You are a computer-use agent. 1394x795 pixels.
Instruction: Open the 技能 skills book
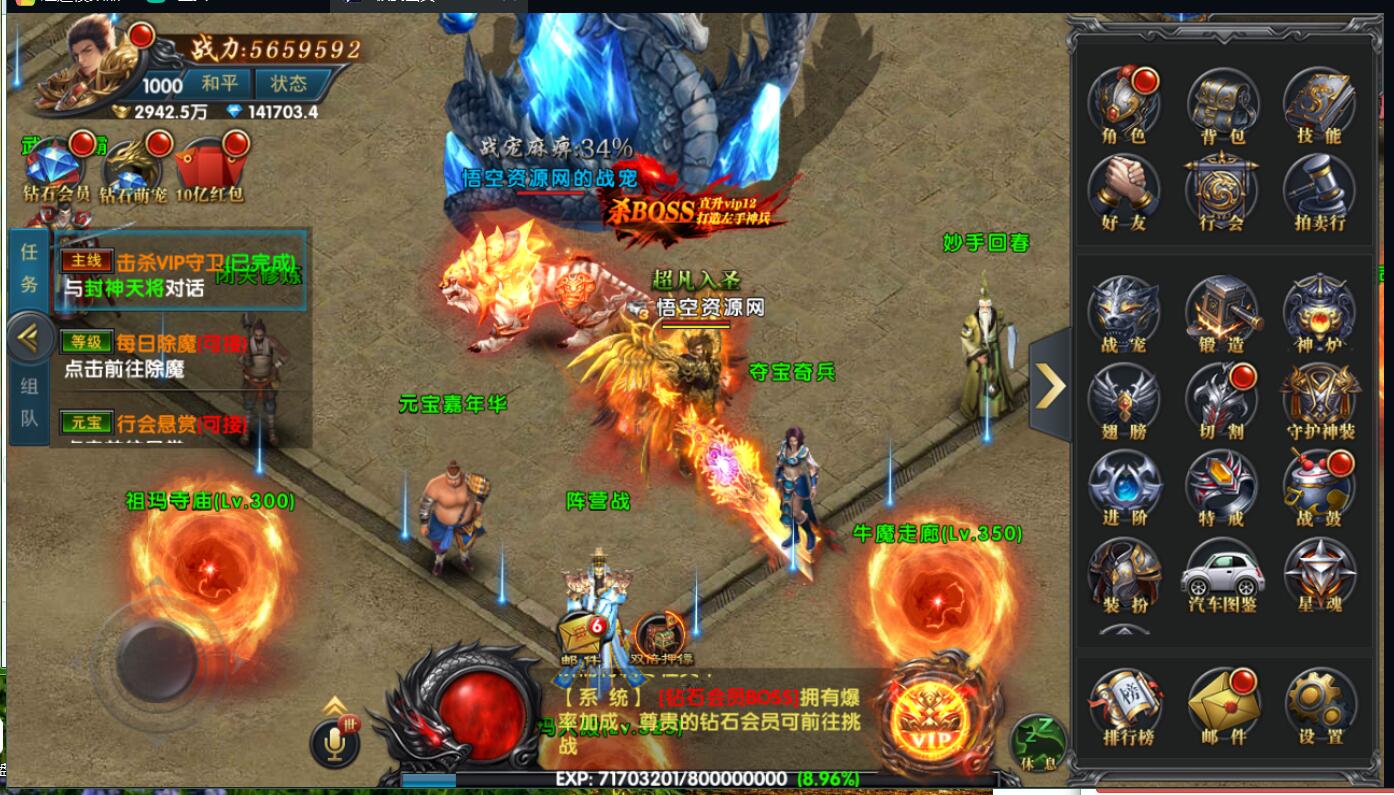pos(1319,103)
